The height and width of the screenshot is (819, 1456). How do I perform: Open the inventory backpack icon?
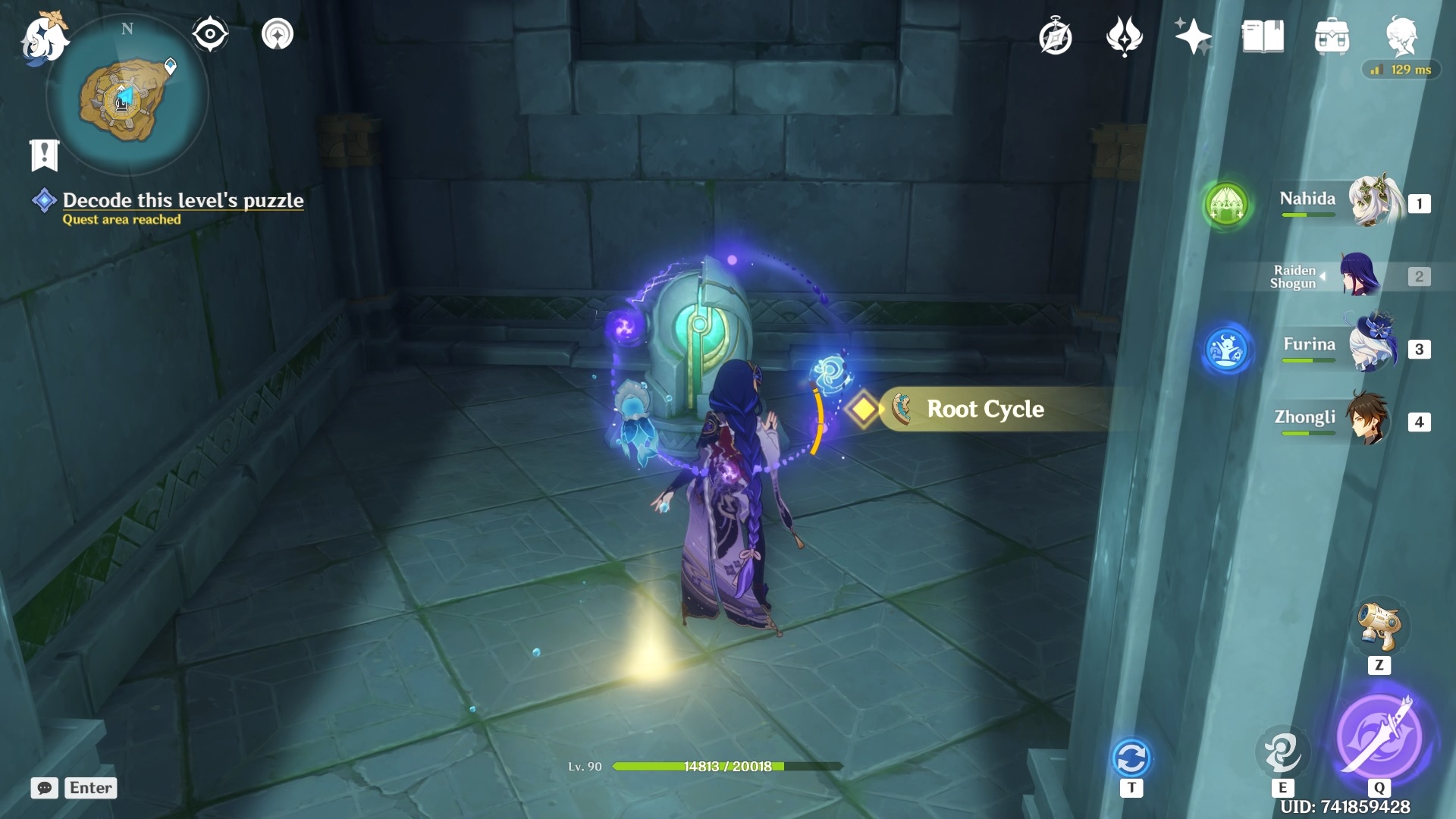pos(1332,36)
